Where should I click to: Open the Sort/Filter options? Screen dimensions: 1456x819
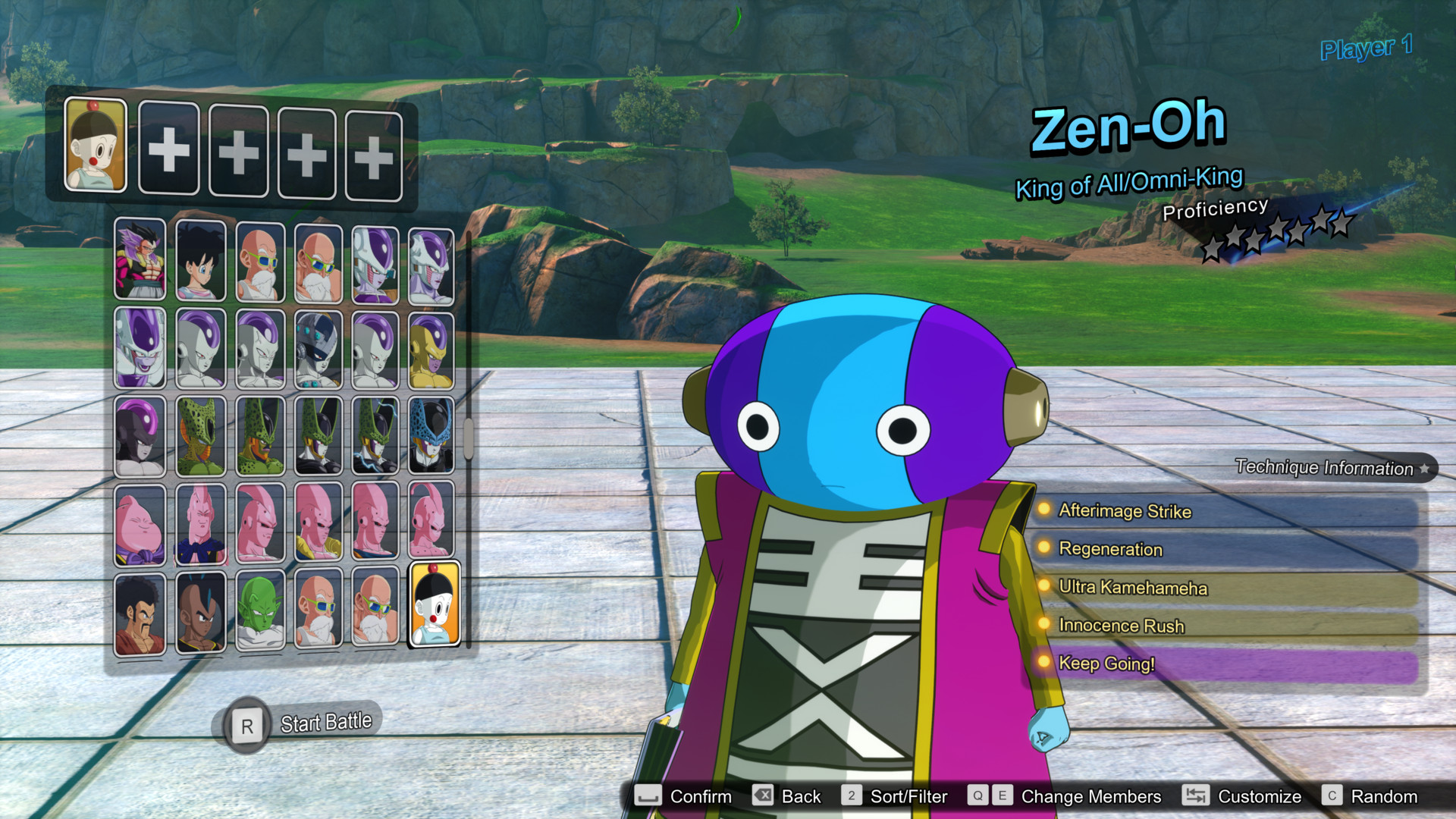click(x=907, y=796)
